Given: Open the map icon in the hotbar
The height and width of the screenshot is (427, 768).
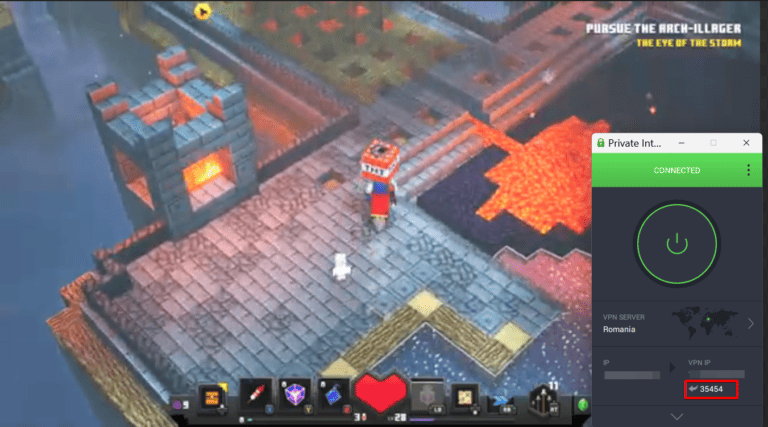Looking at the screenshot, I should coord(463,397).
